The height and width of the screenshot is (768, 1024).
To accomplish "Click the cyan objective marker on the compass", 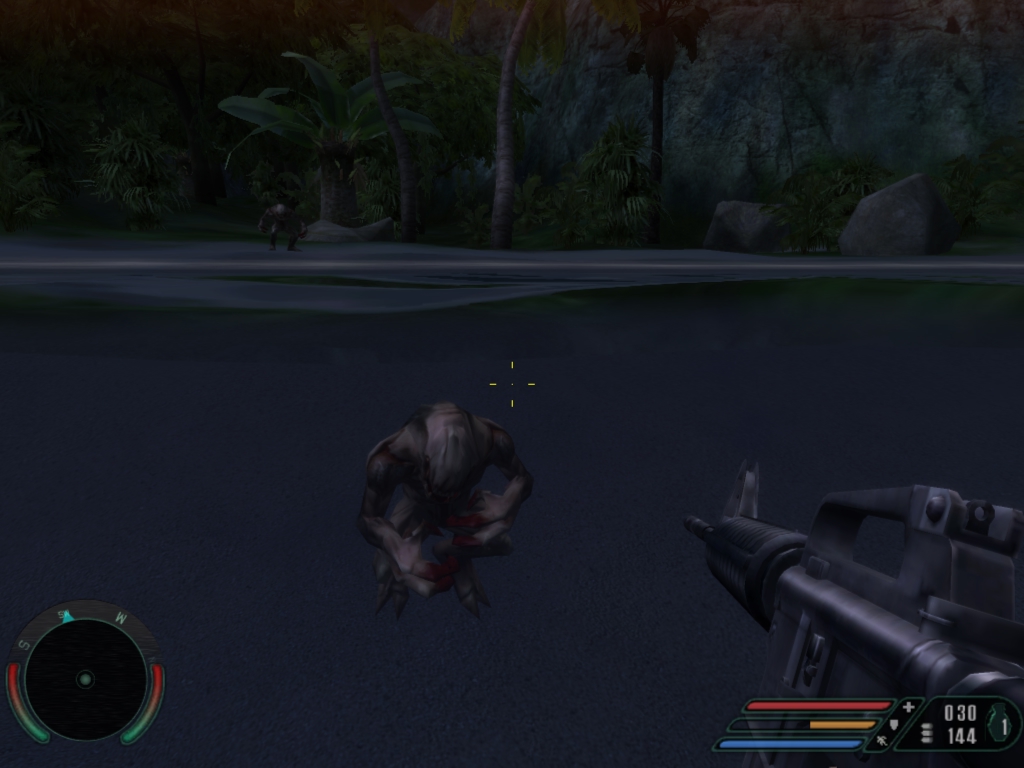I will (x=67, y=616).
